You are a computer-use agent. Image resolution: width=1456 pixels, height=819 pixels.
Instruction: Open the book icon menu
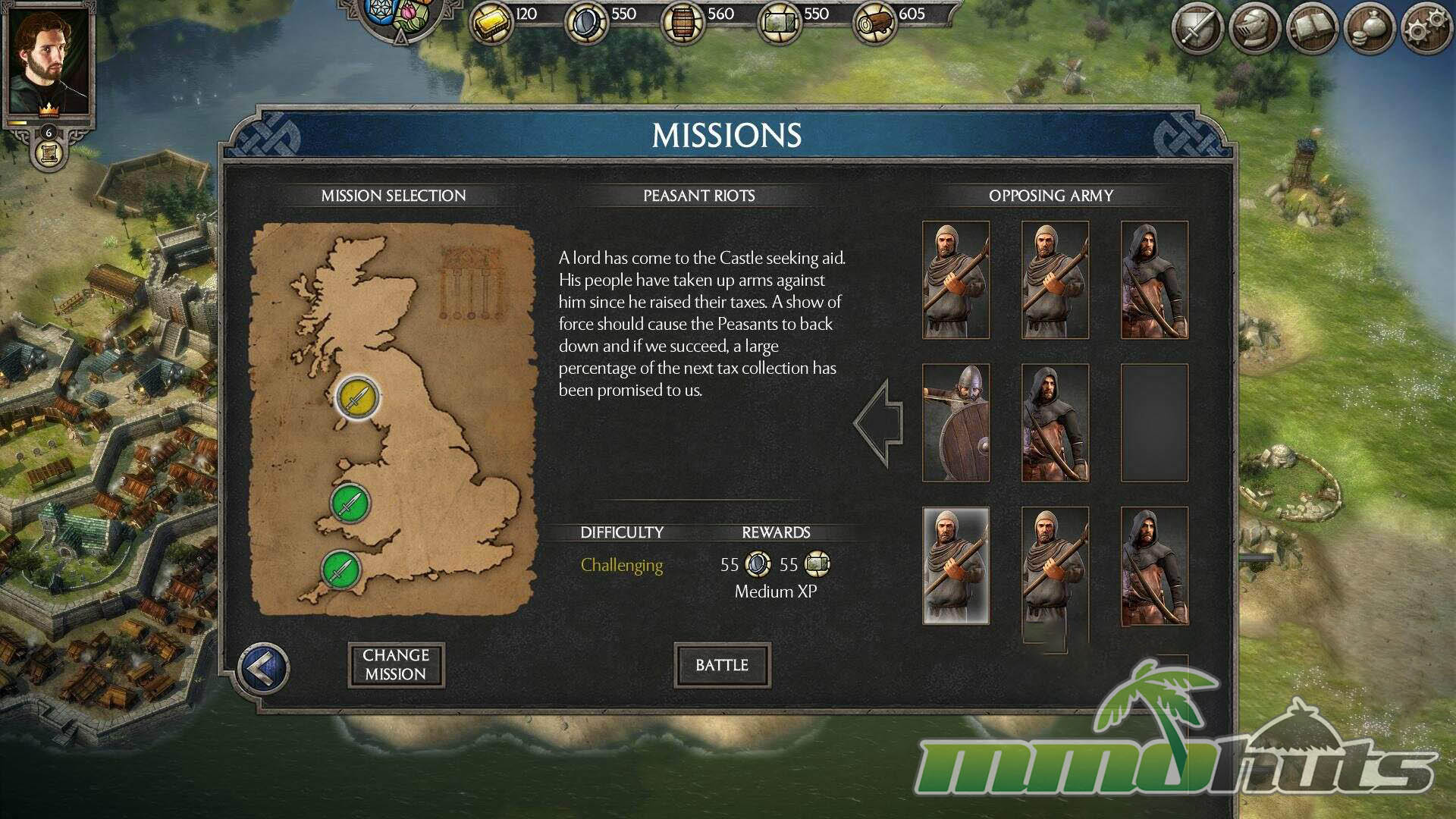(x=1312, y=30)
